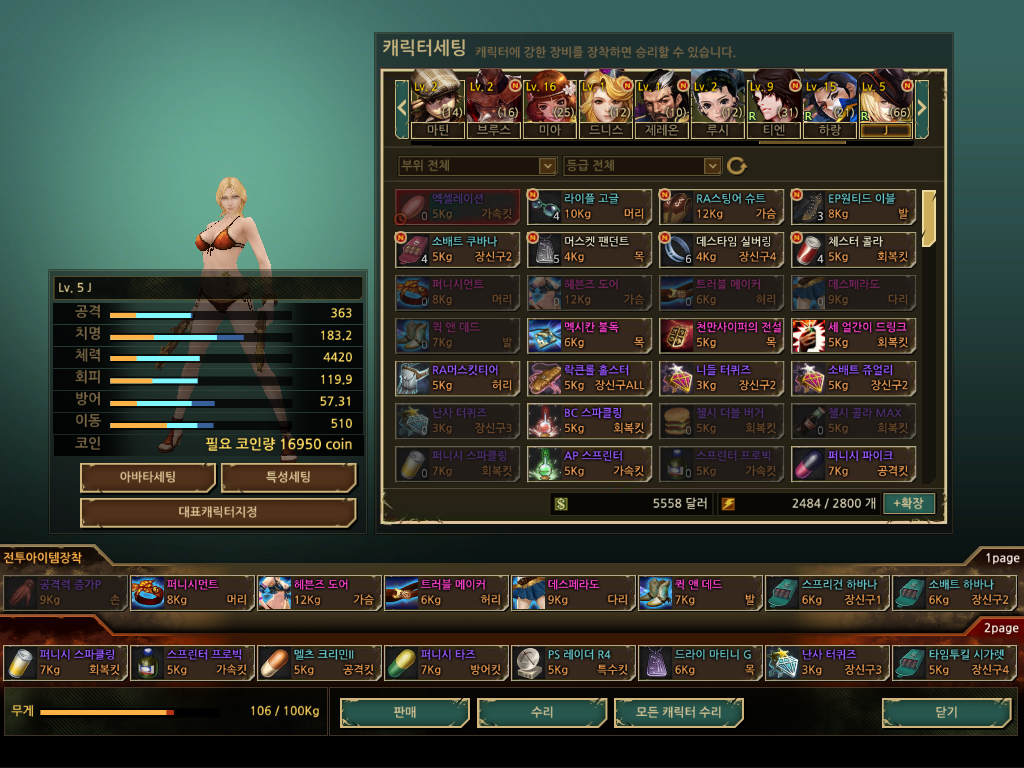Viewport: 1024px width, 768px height.
Task: Choose the 하랑 character portrait
Action: [x=830, y=102]
